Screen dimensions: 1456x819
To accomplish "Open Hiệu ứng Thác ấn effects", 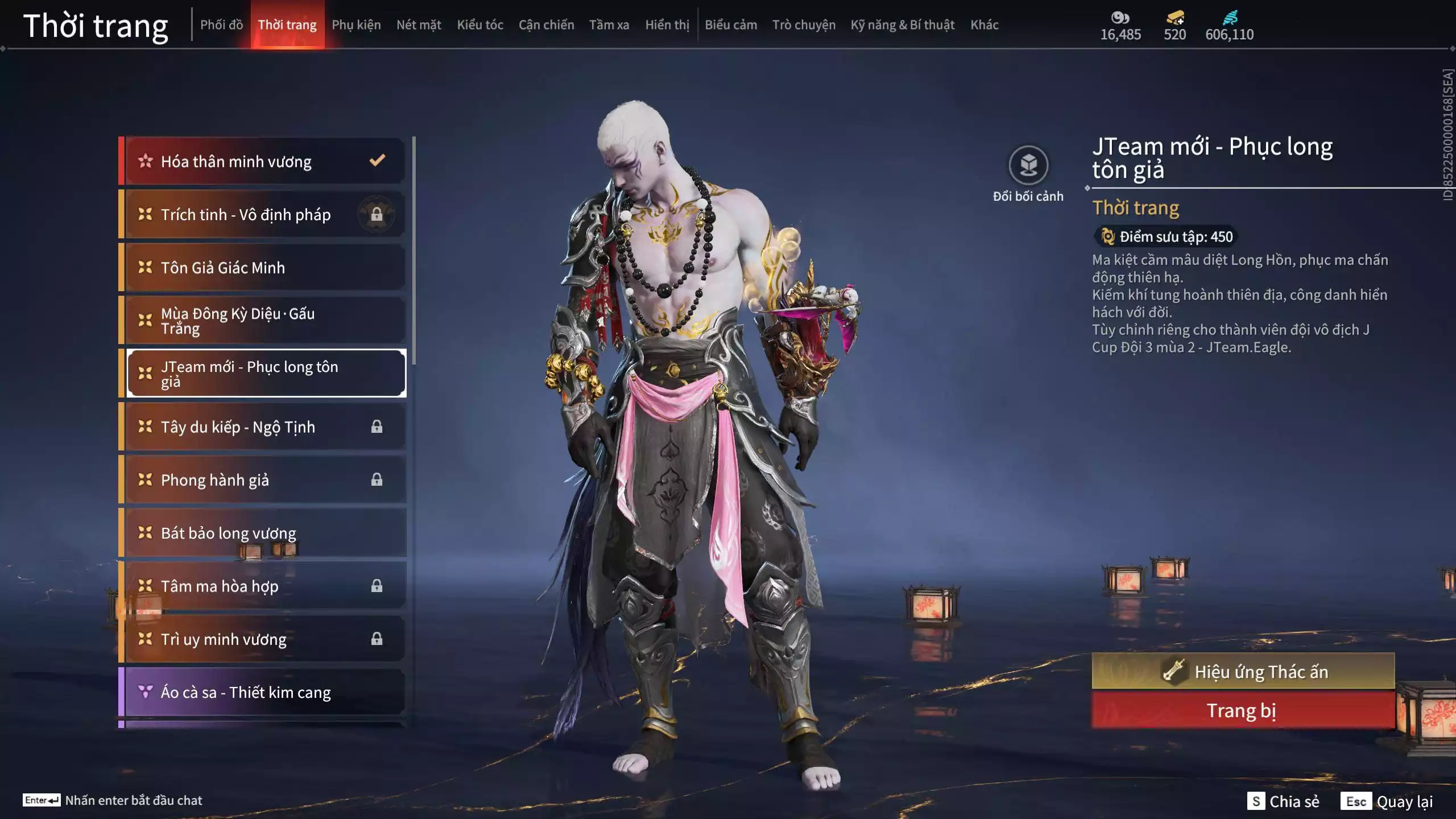I will pos(1243,672).
